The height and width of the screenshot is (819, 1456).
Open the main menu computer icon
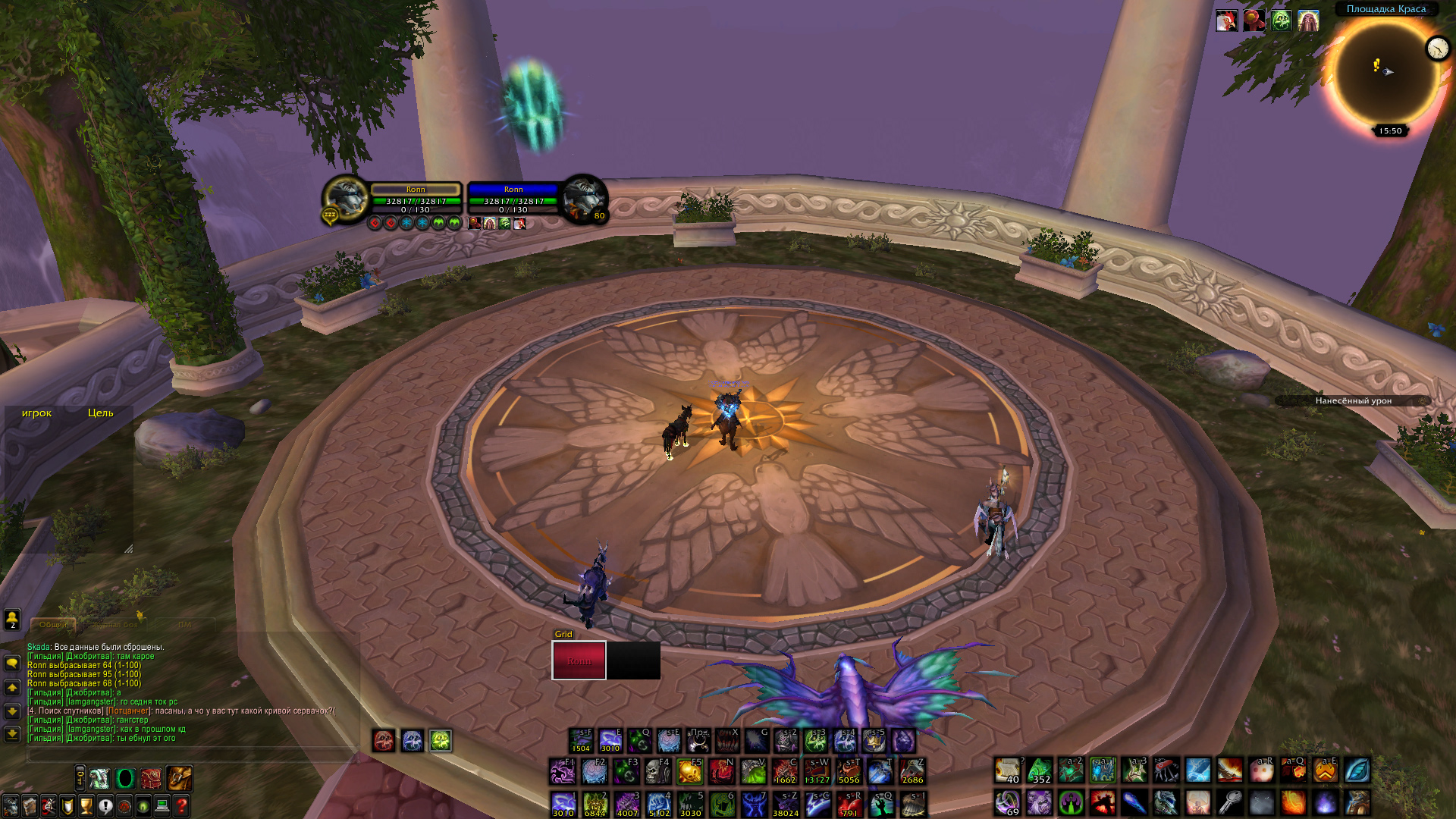click(x=162, y=805)
